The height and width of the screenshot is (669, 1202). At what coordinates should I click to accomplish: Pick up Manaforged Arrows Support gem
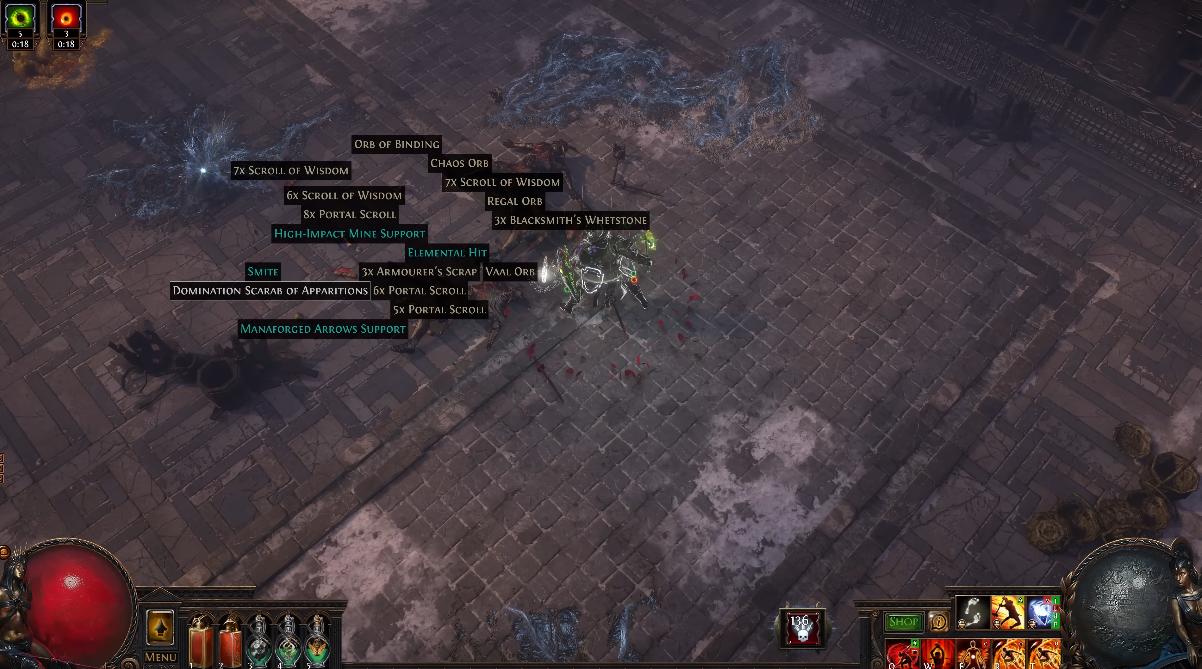coord(323,328)
